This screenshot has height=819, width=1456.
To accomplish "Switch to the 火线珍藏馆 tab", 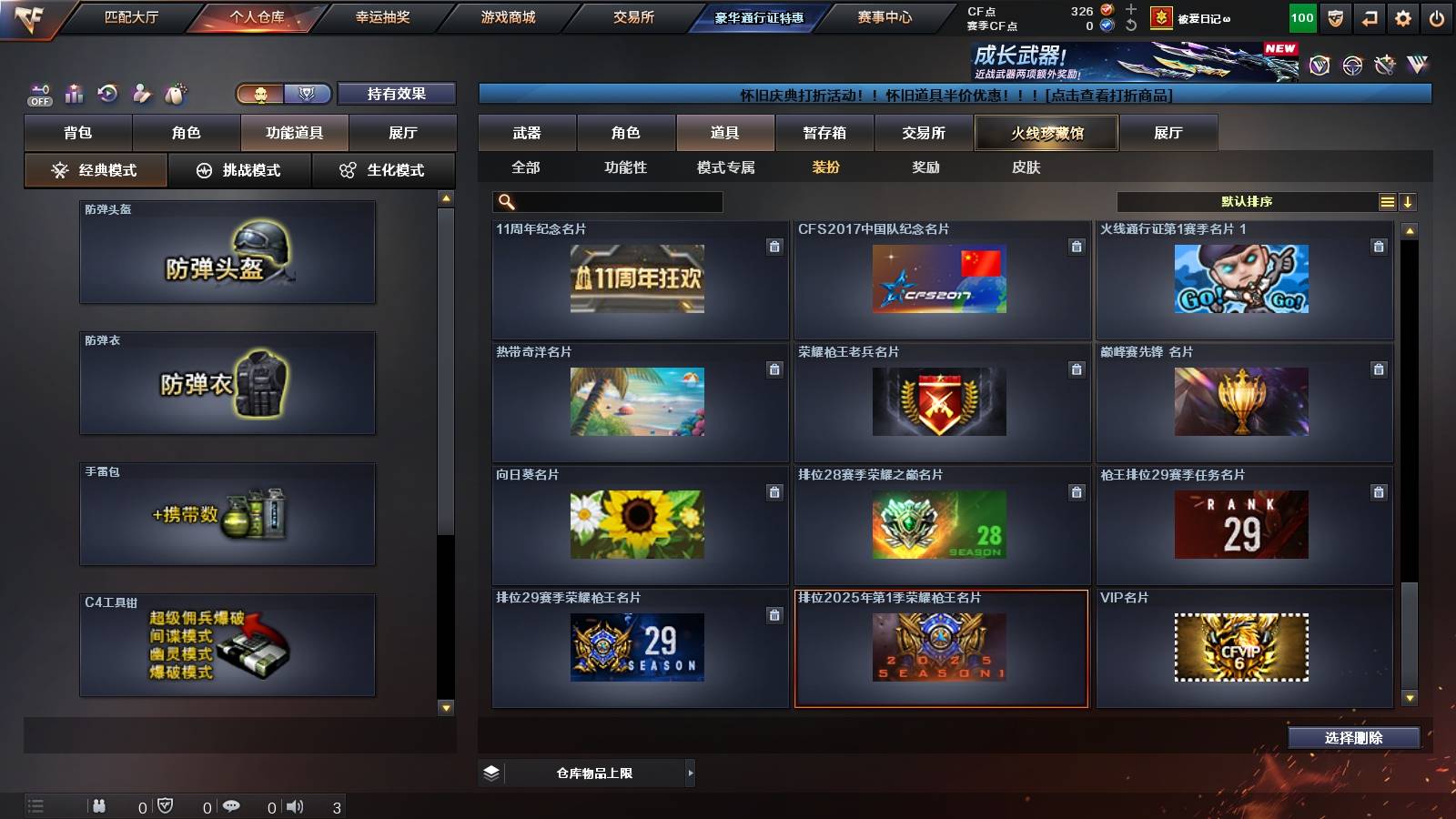I will 1045,133.
